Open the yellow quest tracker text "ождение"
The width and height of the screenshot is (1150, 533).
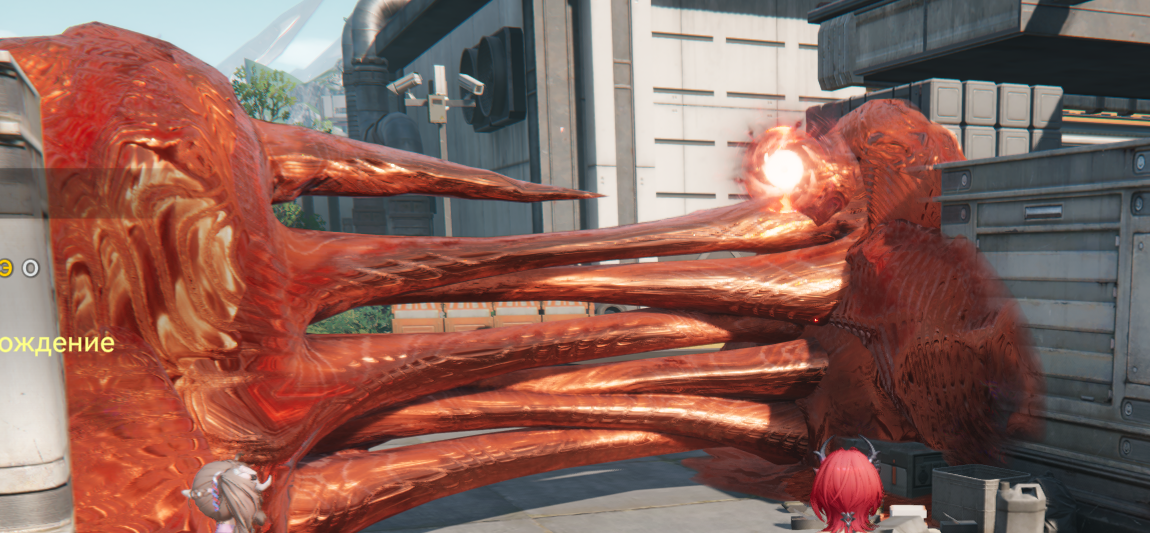[x=57, y=344]
